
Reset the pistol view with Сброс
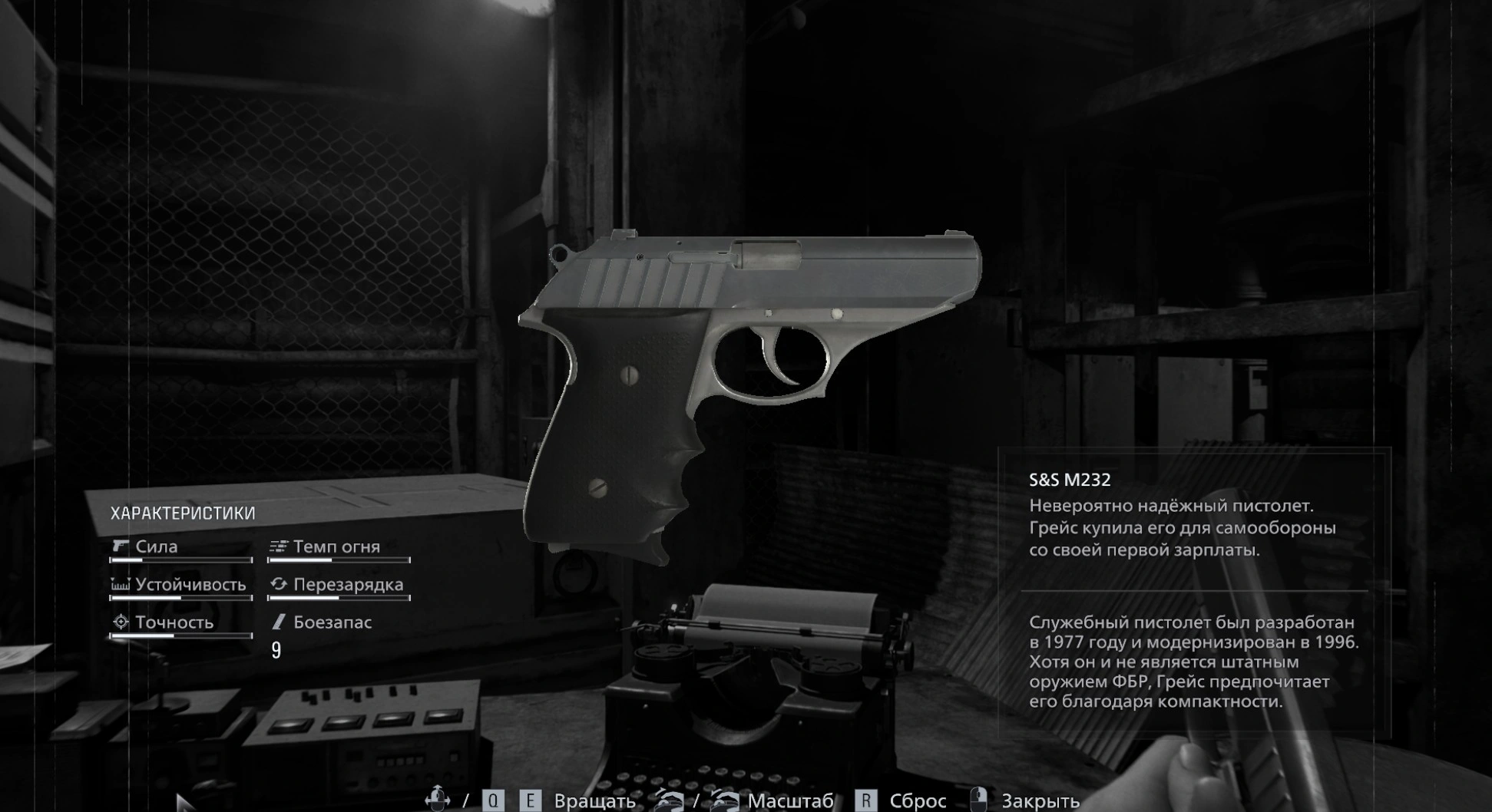tap(917, 801)
